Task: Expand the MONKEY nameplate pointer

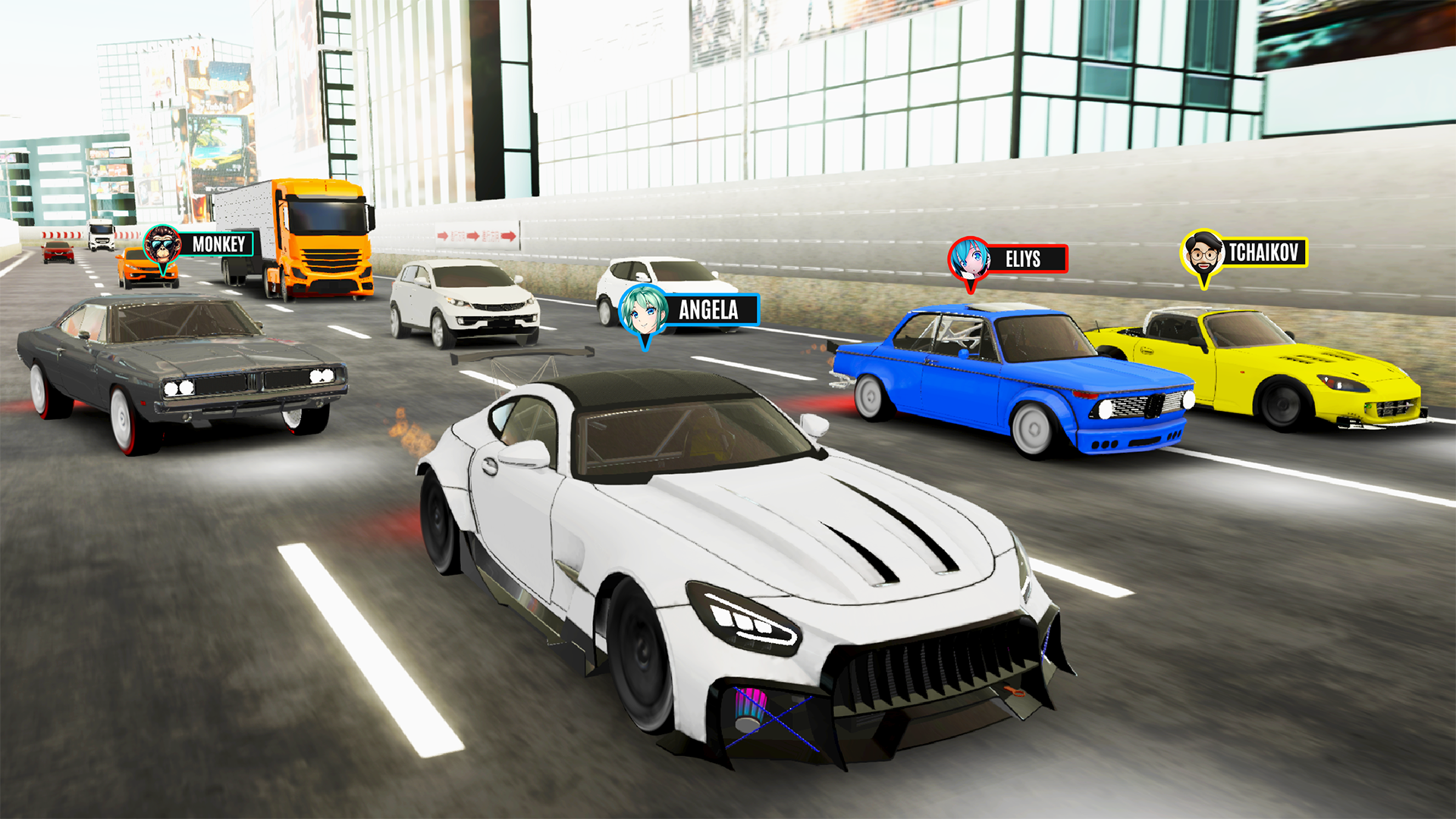Action: coord(161,275)
